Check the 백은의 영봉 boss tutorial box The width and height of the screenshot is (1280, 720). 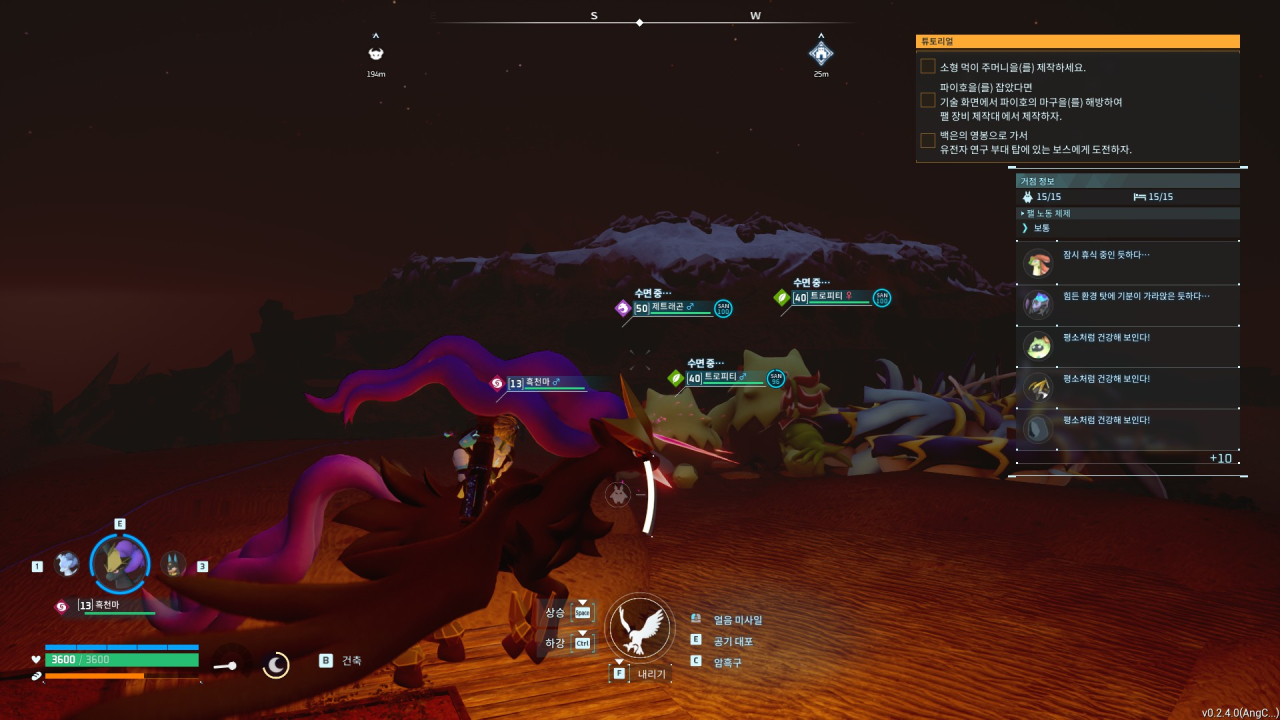928,141
